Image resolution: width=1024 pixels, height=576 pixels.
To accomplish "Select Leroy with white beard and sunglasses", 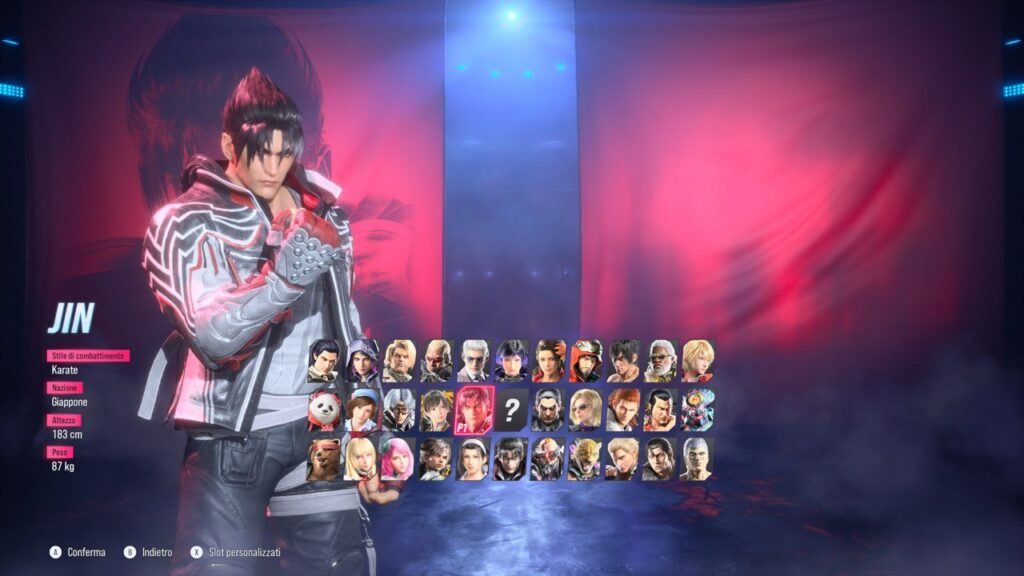I will 660,361.
